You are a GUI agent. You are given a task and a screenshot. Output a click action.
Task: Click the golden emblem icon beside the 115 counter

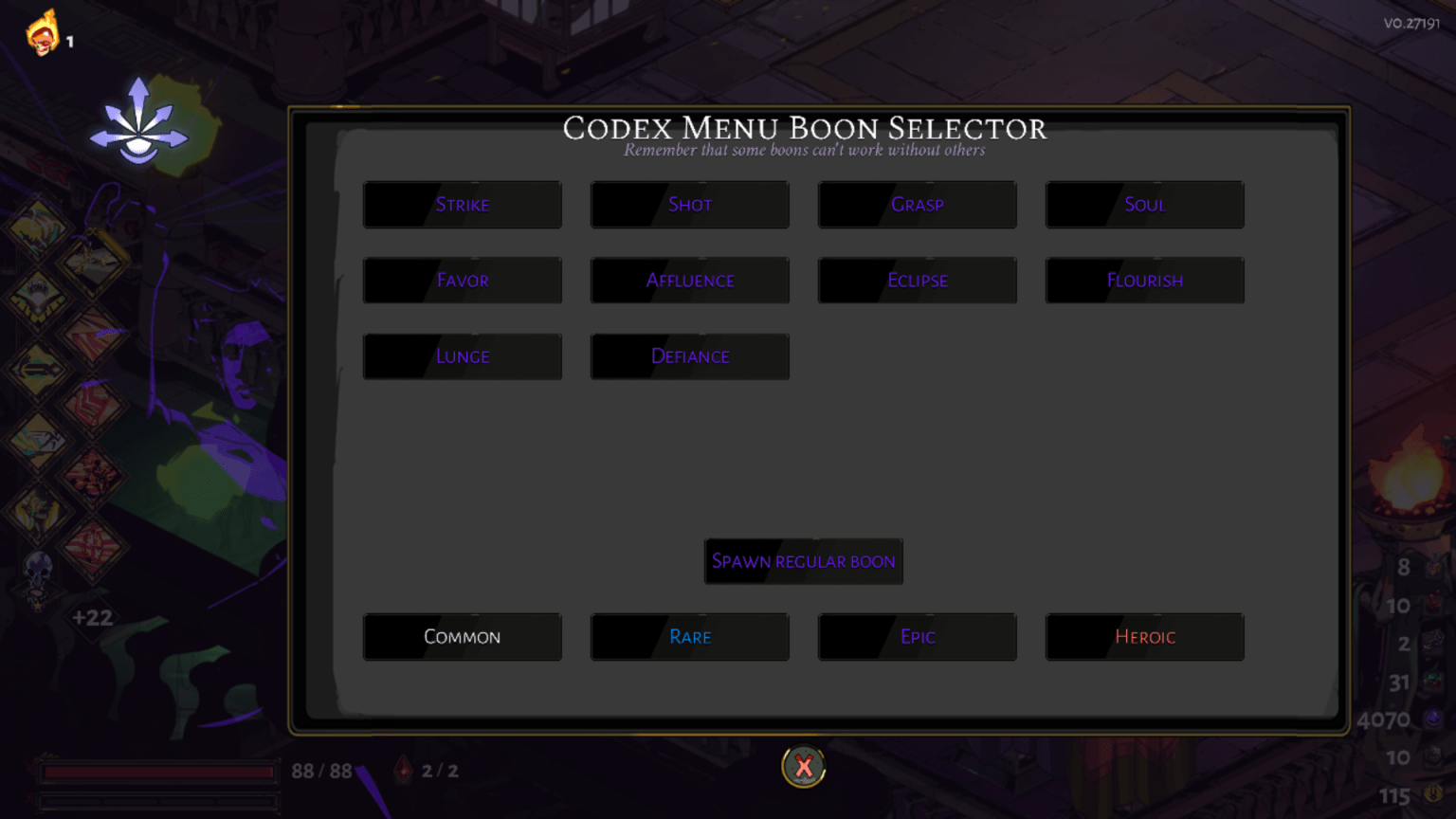[x=1433, y=794]
